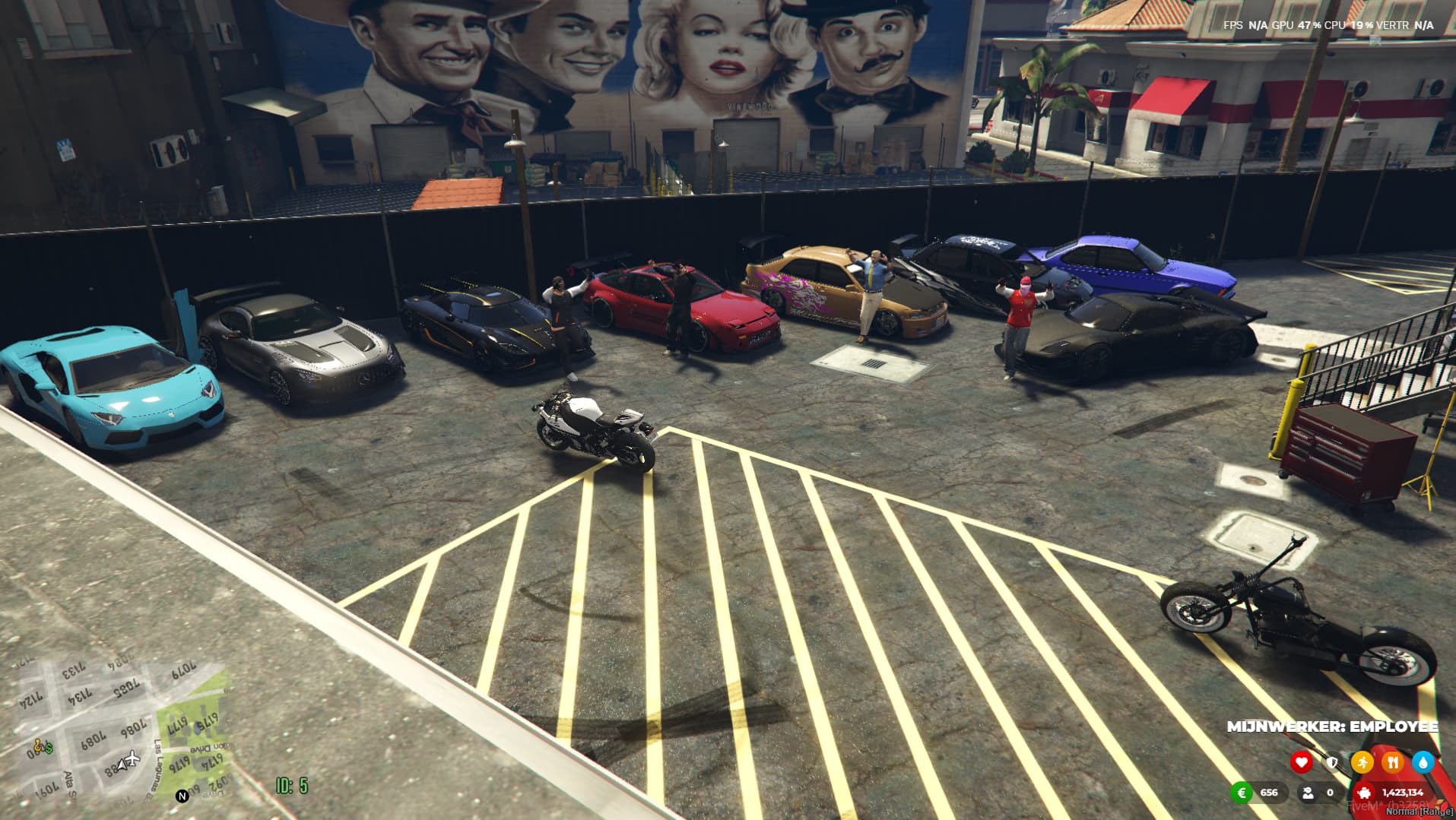Viewport: 1456px width, 820px height.
Task: Open the minimap in the corner
Action: (x=114, y=730)
